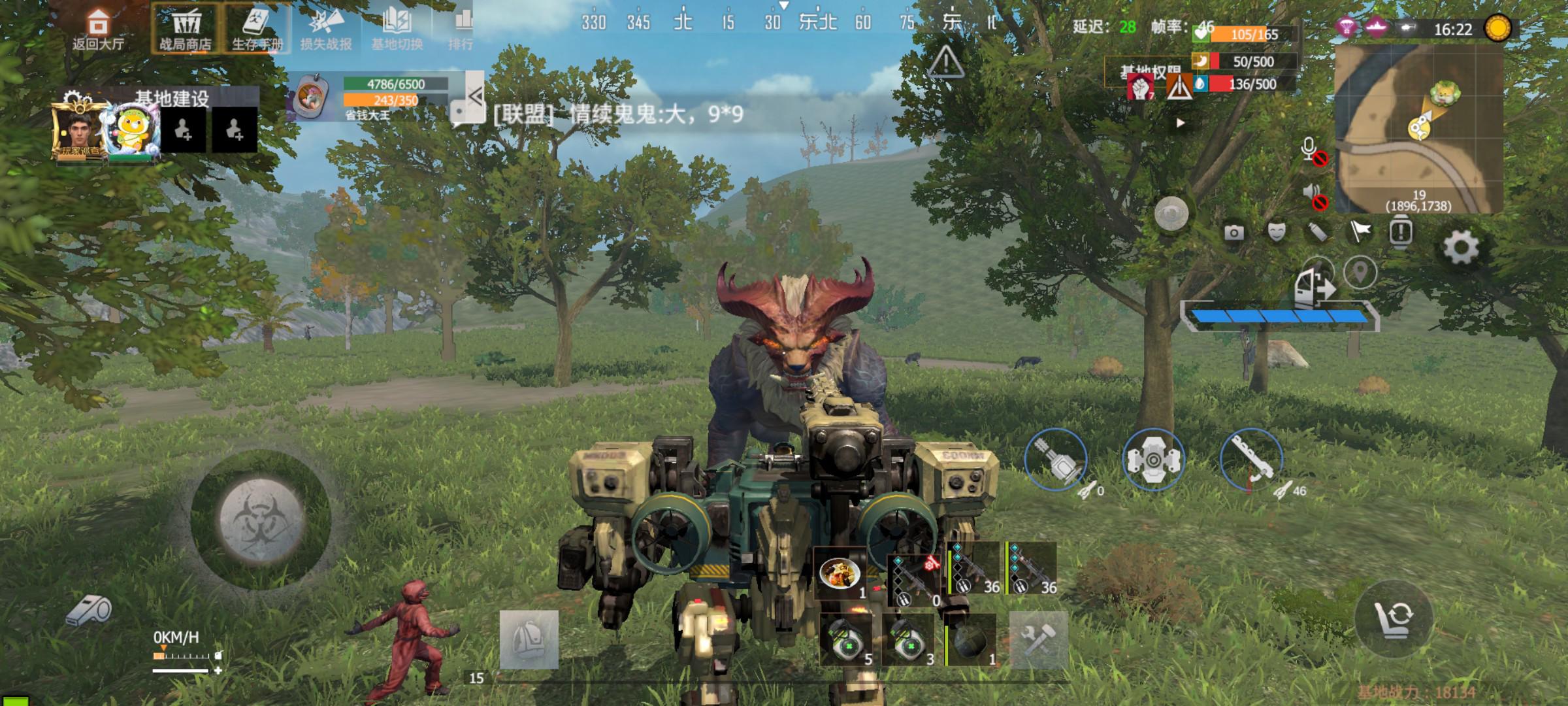Place a marker with the flag icon

(1360, 231)
